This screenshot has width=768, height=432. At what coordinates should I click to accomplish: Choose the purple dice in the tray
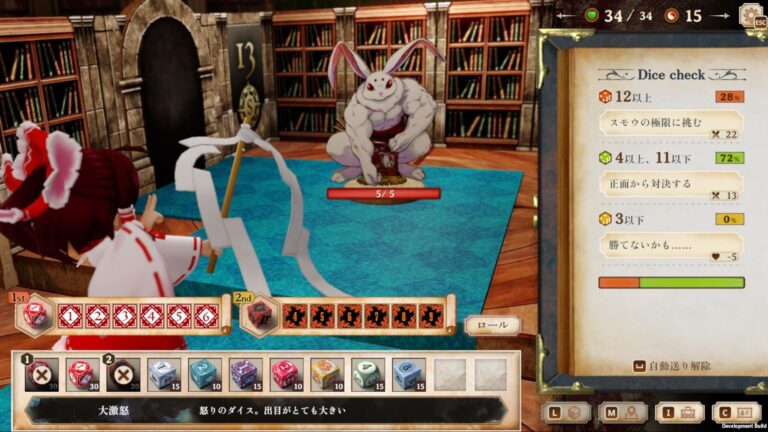click(x=244, y=374)
